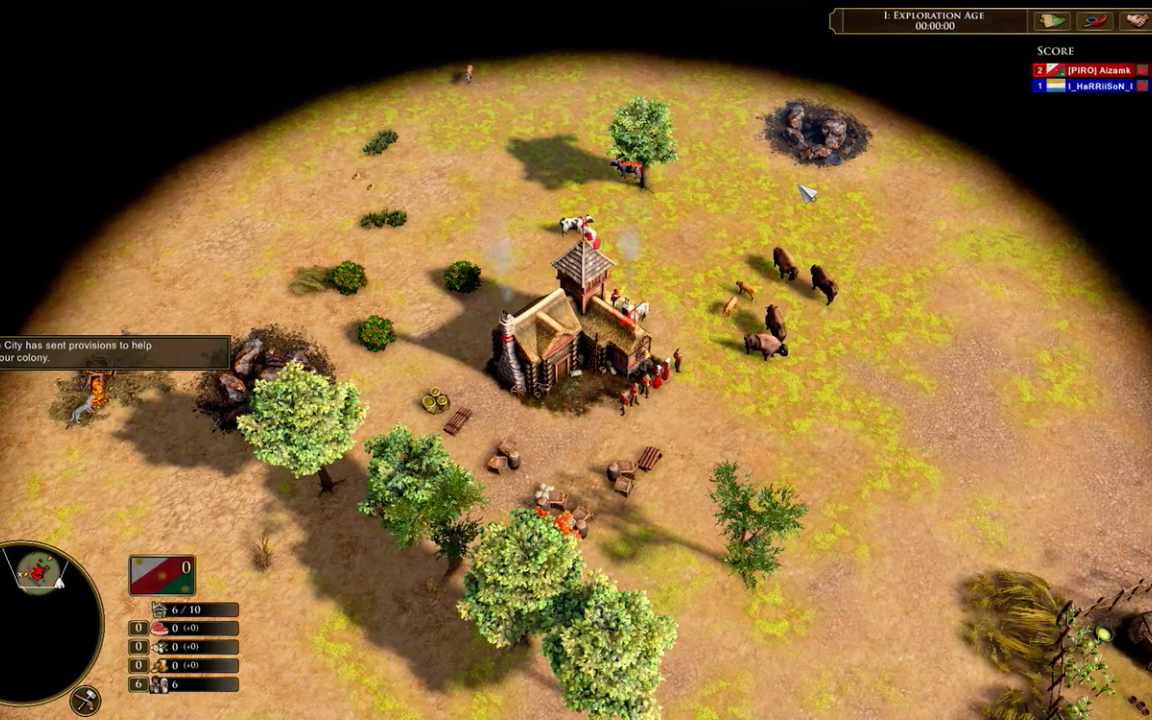Open the Home City flag button

tap(162, 577)
